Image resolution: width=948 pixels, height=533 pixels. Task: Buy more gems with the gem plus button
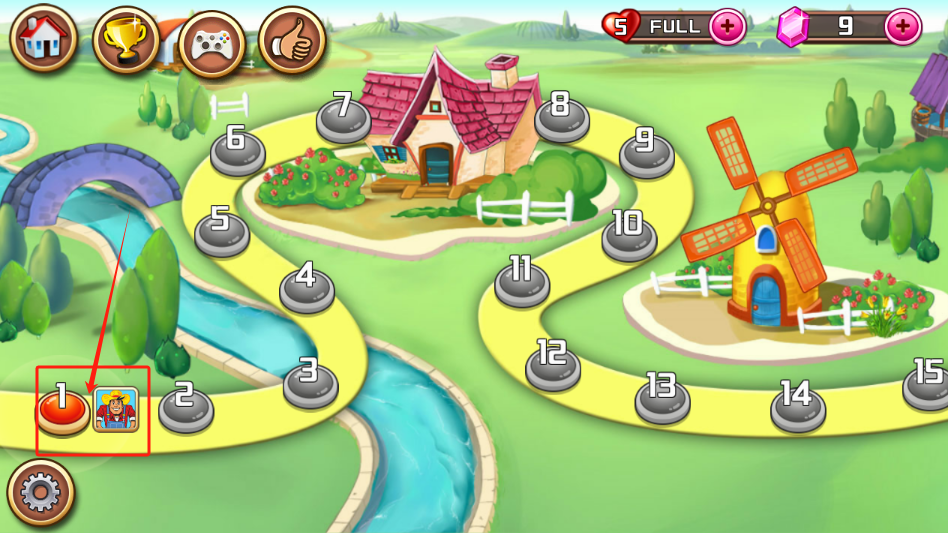pyautogui.click(x=903, y=27)
